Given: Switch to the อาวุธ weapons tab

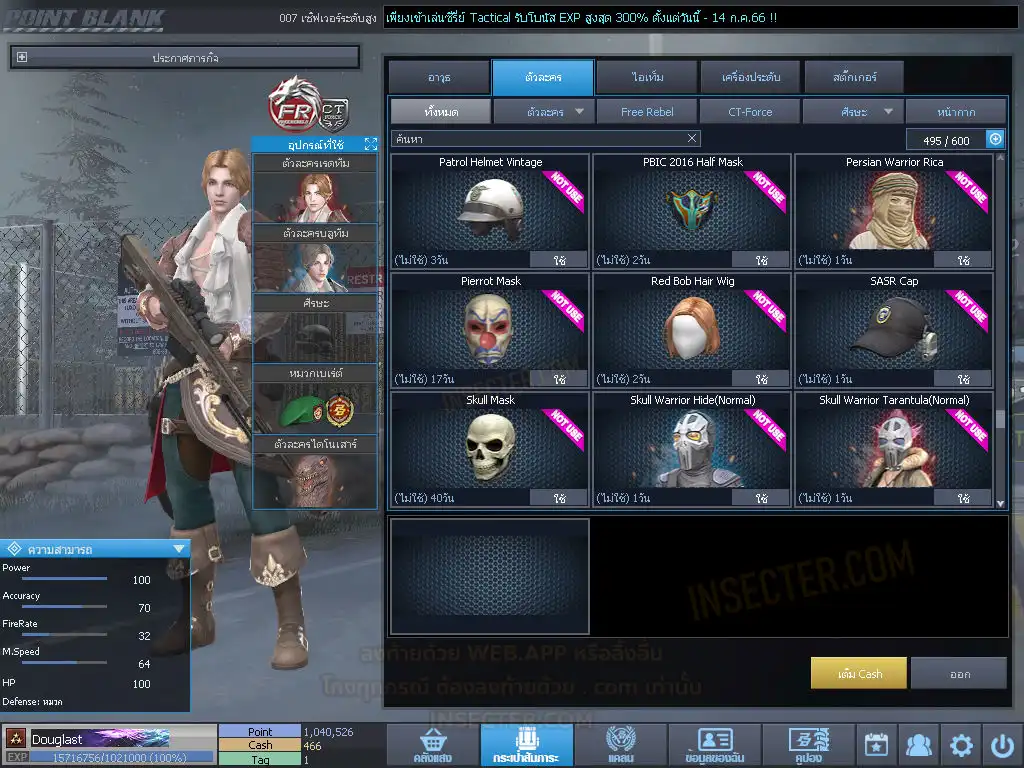Looking at the screenshot, I should pyautogui.click(x=438, y=77).
